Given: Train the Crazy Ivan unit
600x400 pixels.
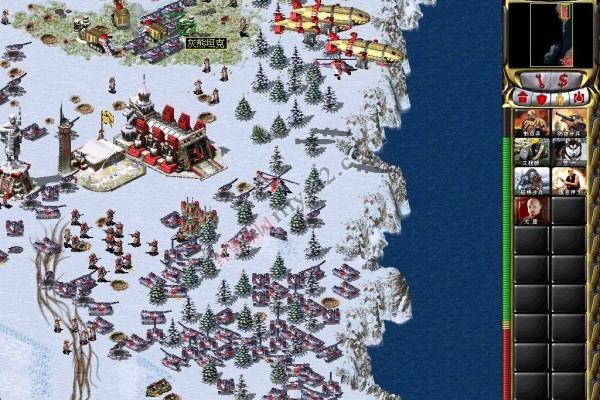Looking at the screenshot, I should pos(568,180).
